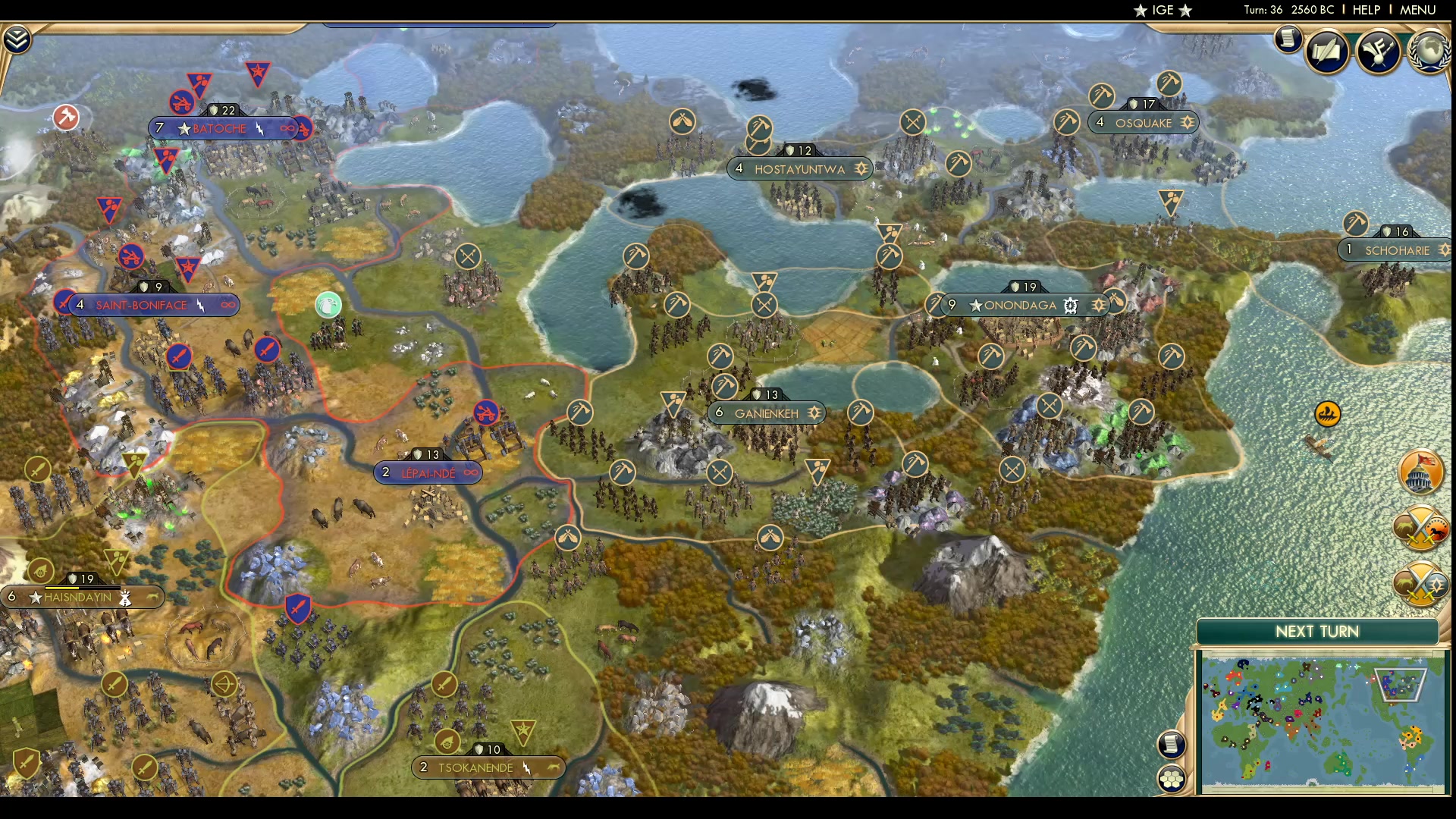Toggle strategic view with the hexagon icon

pyautogui.click(x=1172, y=777)
